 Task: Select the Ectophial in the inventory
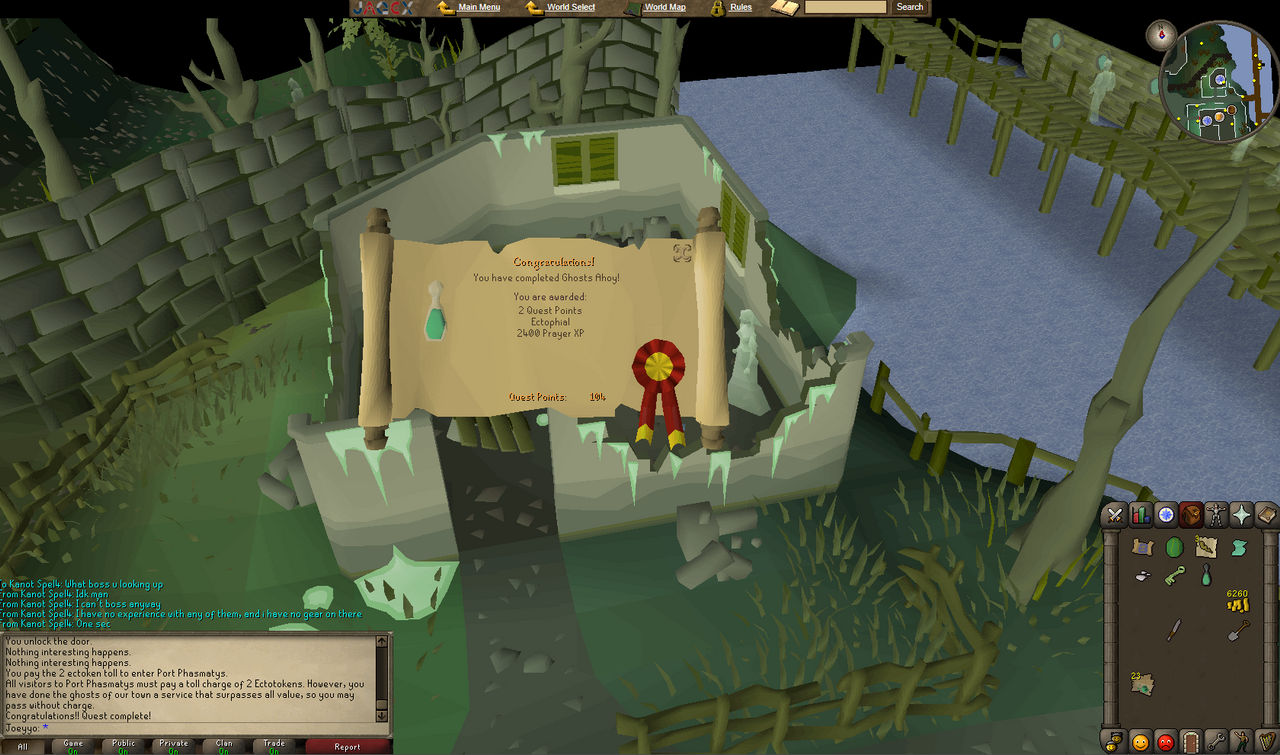pos(1206,576)
